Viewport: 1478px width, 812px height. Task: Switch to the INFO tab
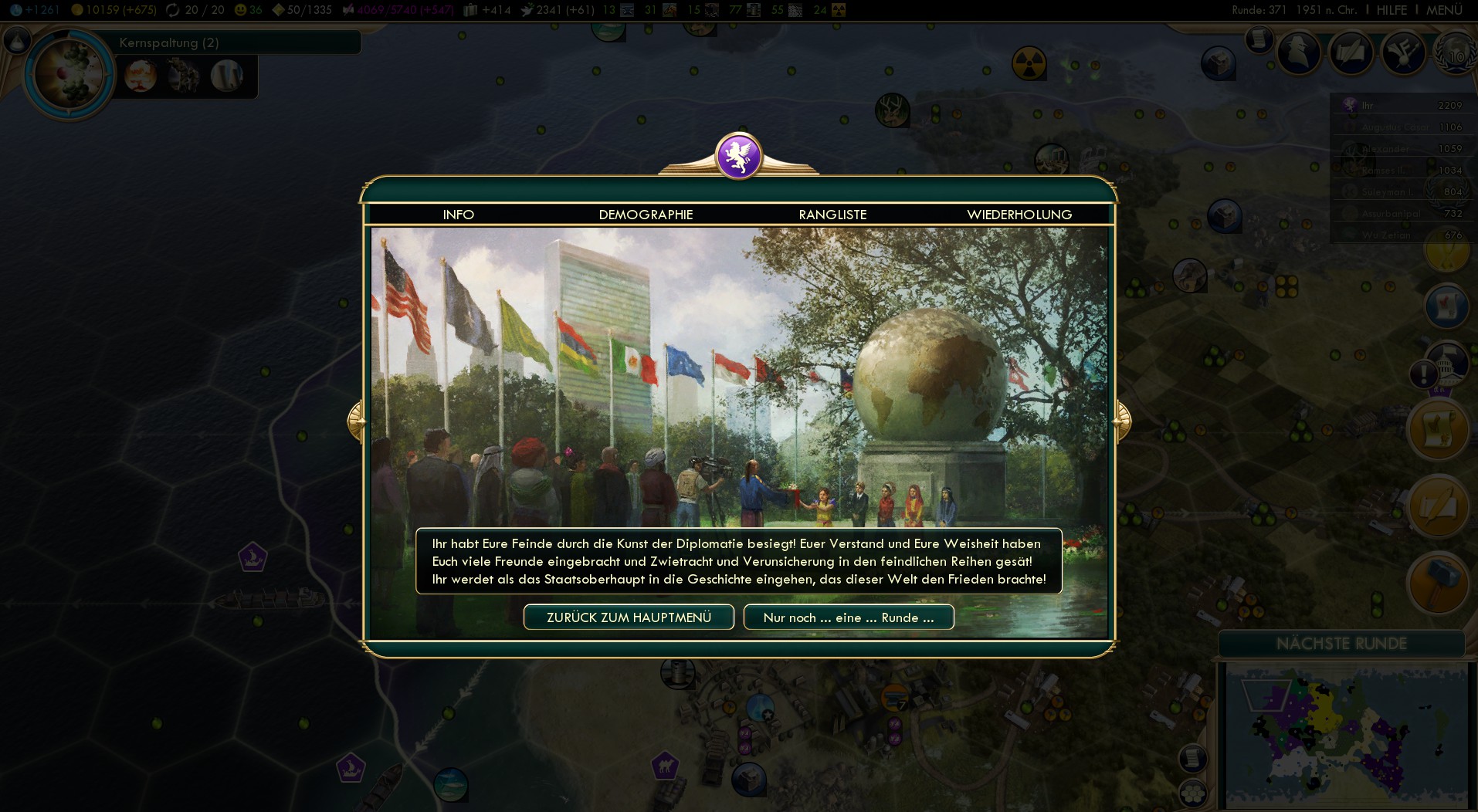click(458, 215)
